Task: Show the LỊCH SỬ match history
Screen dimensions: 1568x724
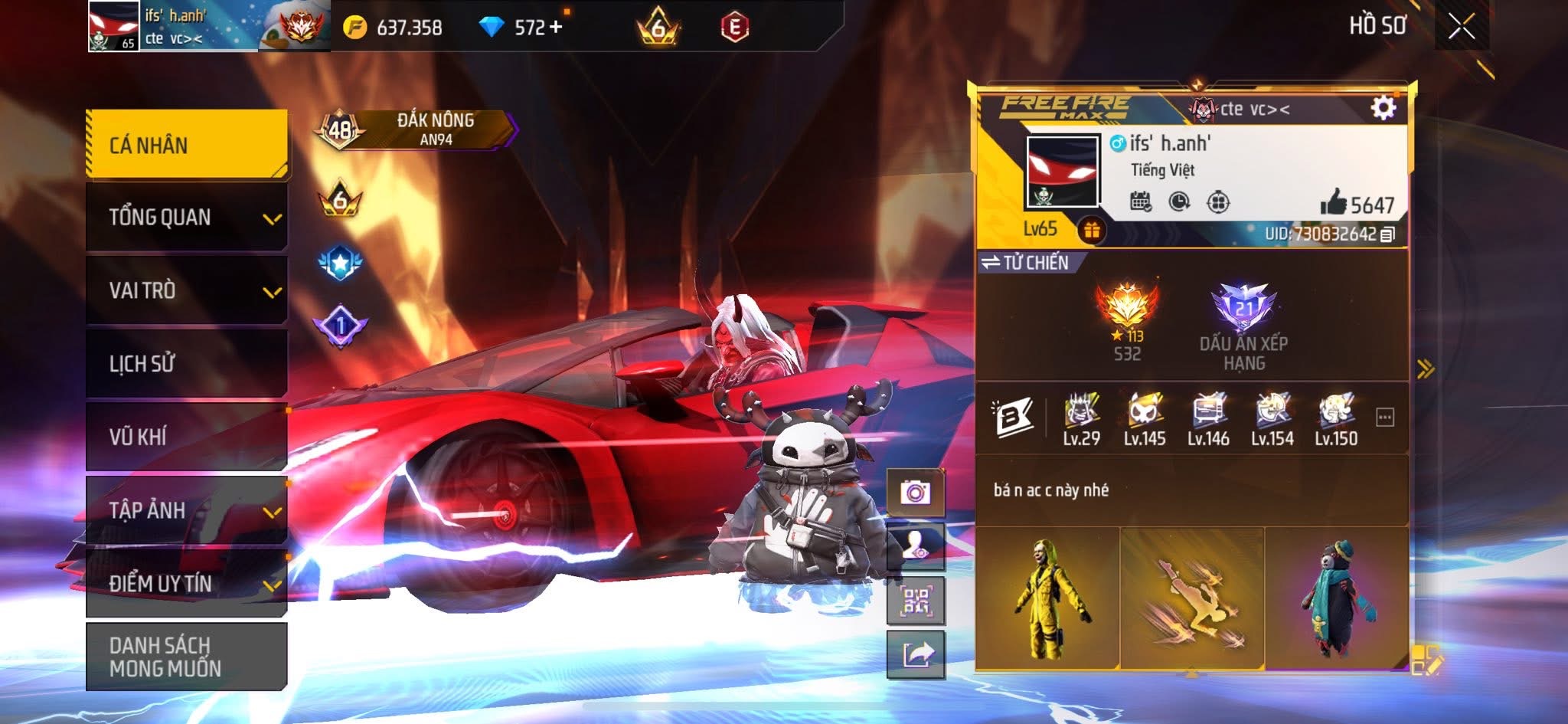Action: click(x=187, y=363)
